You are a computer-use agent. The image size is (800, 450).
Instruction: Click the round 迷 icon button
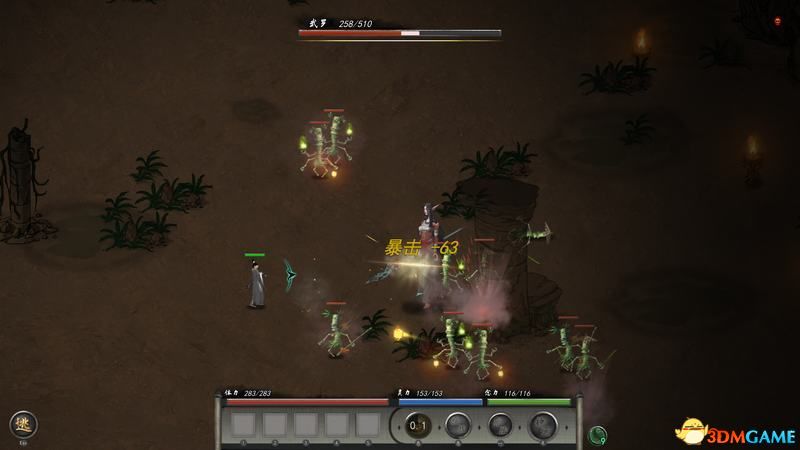tap(23, 423)
